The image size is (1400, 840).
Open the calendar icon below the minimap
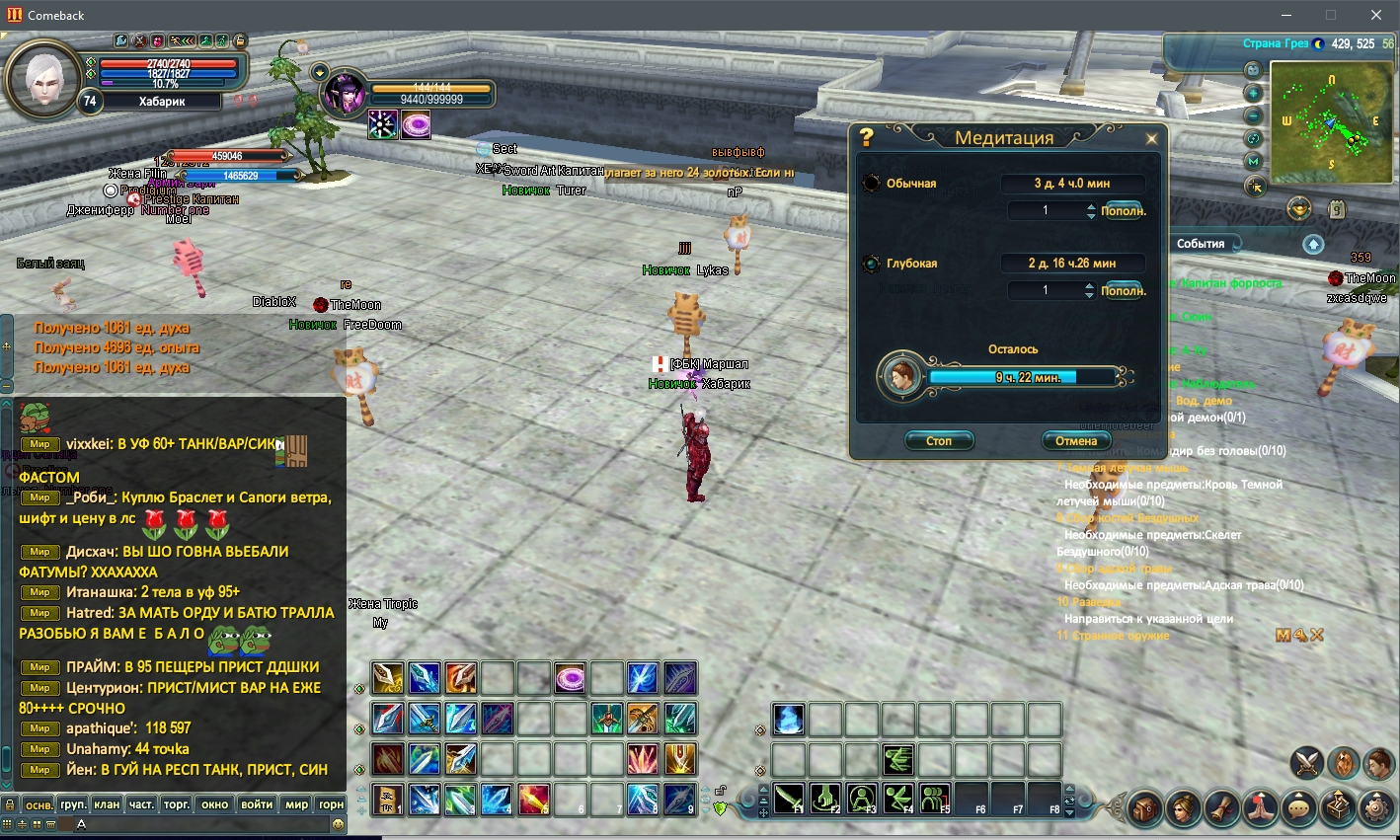pos(1336,209)
